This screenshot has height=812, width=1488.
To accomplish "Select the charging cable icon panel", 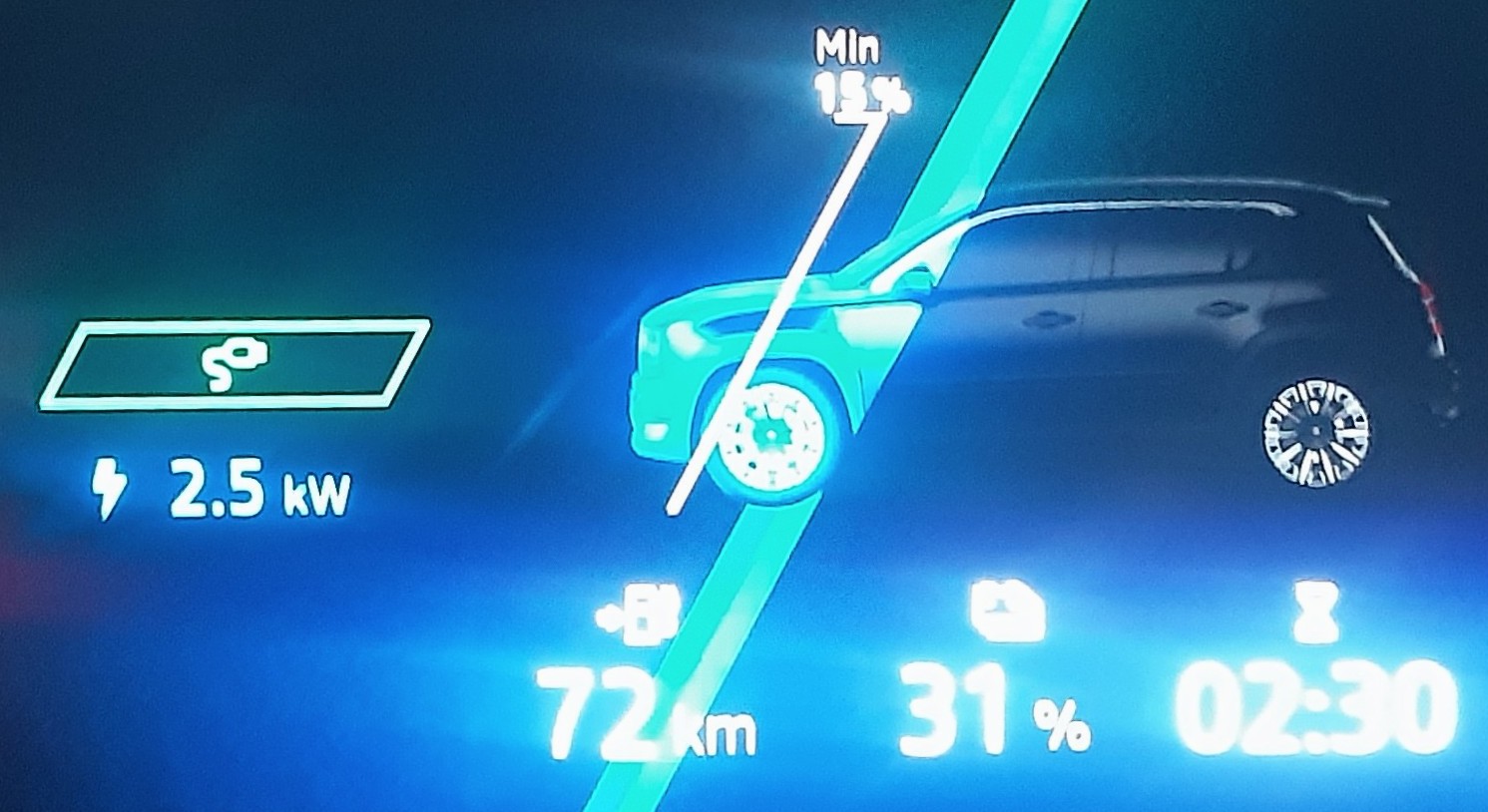I will pyautogui.click(x=235, y=365).
